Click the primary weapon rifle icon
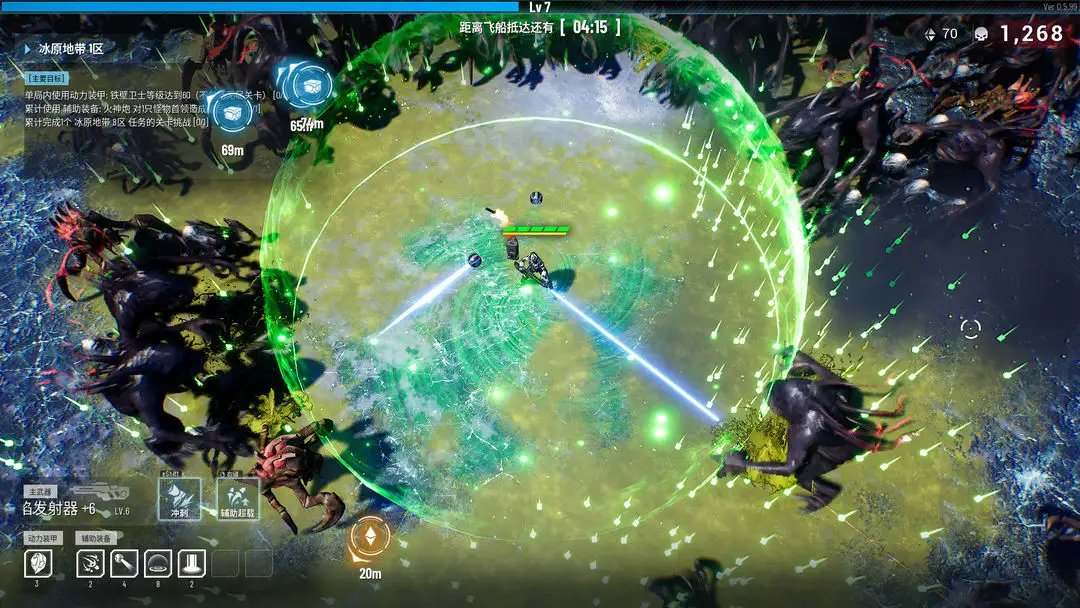Screen dimensions: 1080x608 100,491
